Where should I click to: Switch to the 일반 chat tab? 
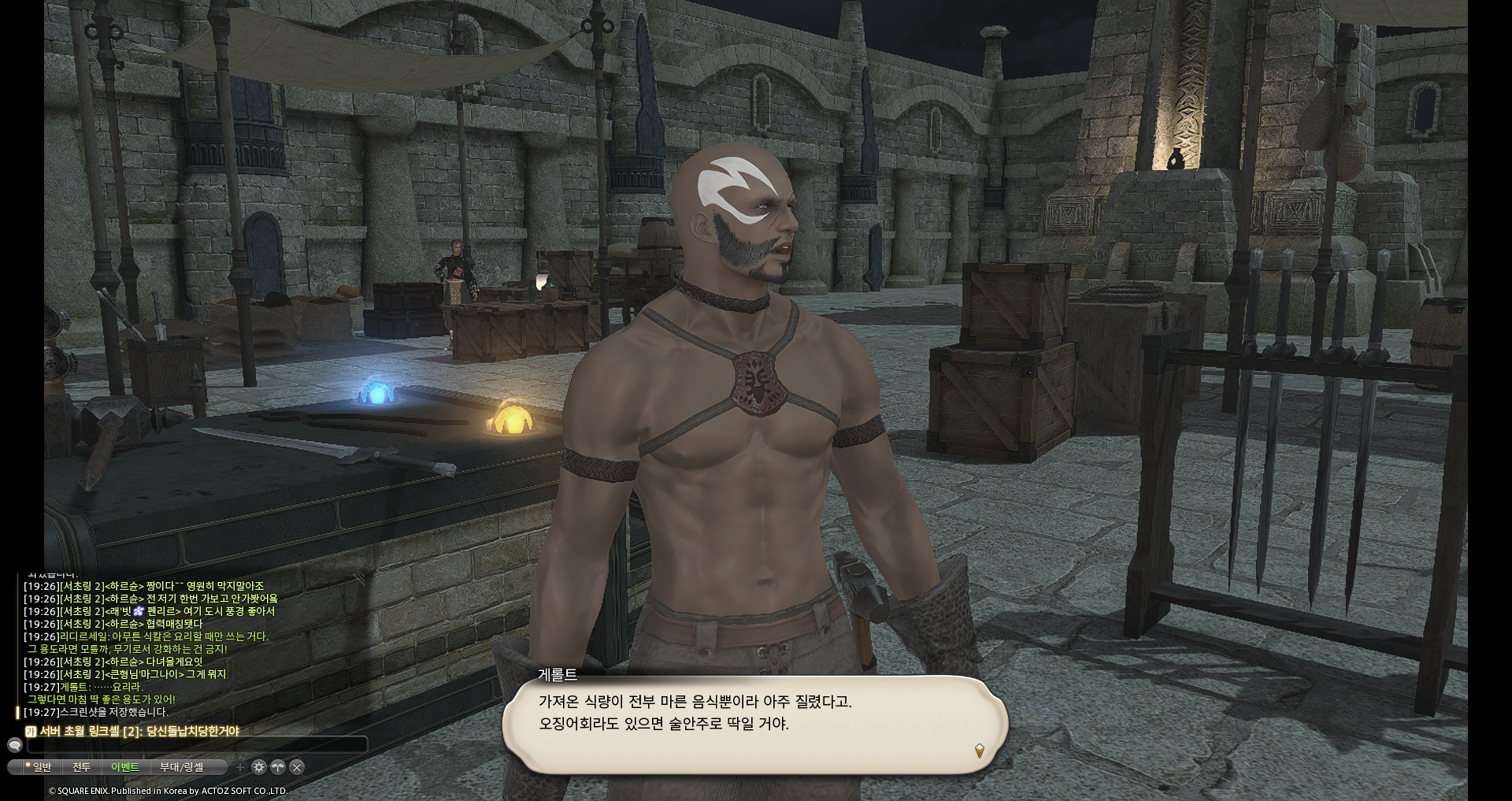(39, 767)
